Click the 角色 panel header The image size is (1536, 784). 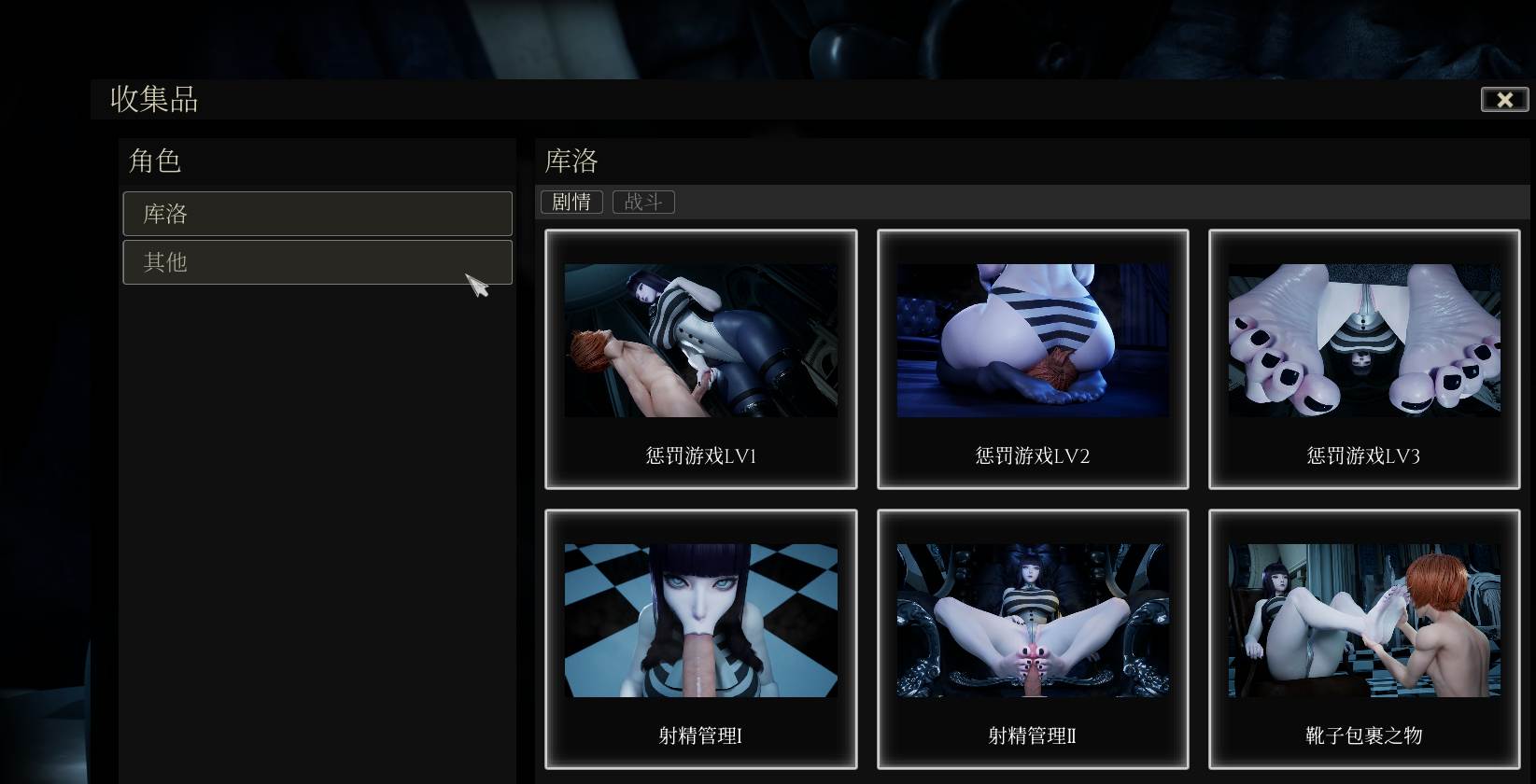[x=155, y=161]
